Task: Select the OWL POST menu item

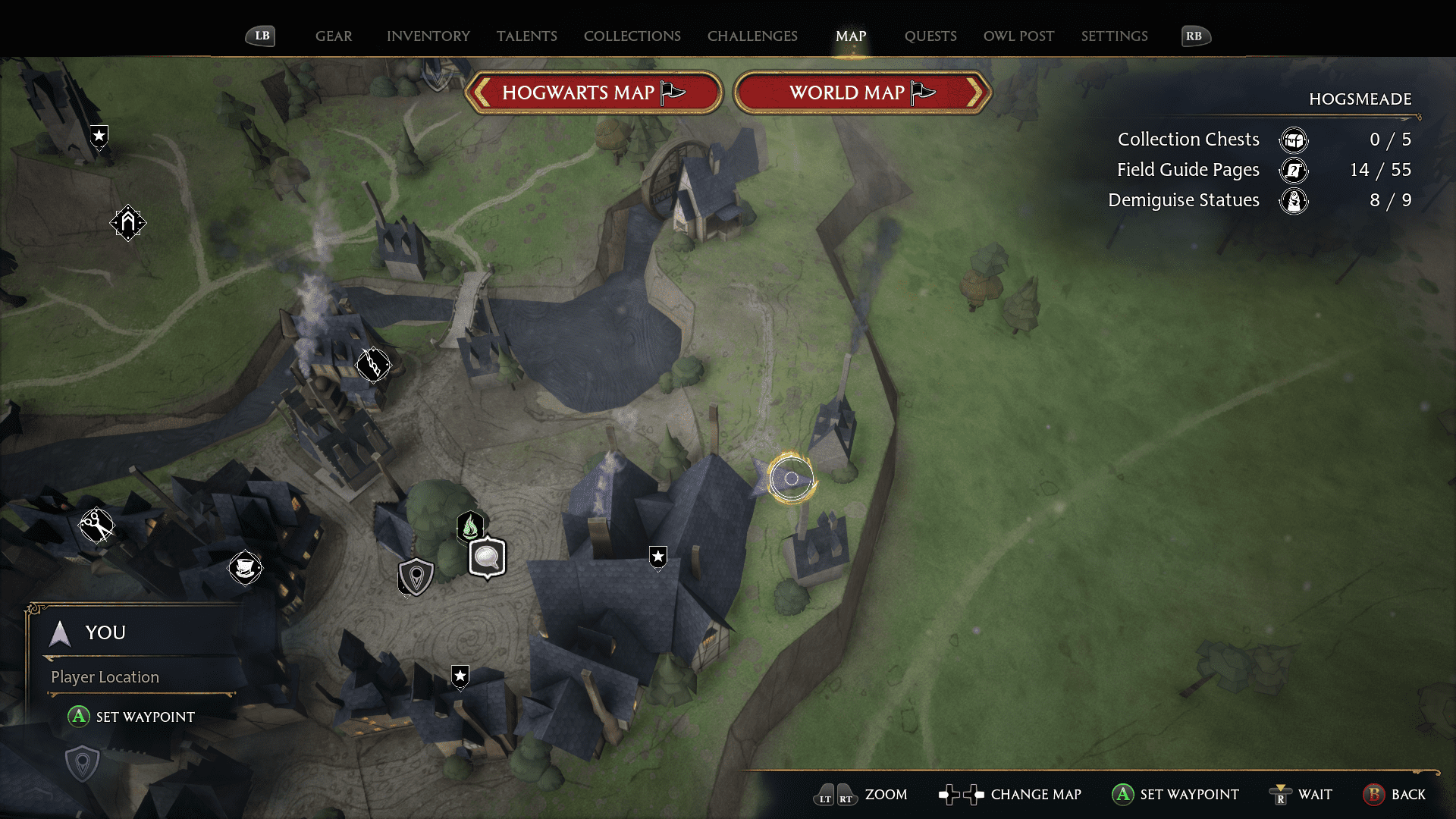Action: [x=1018, y=36]
